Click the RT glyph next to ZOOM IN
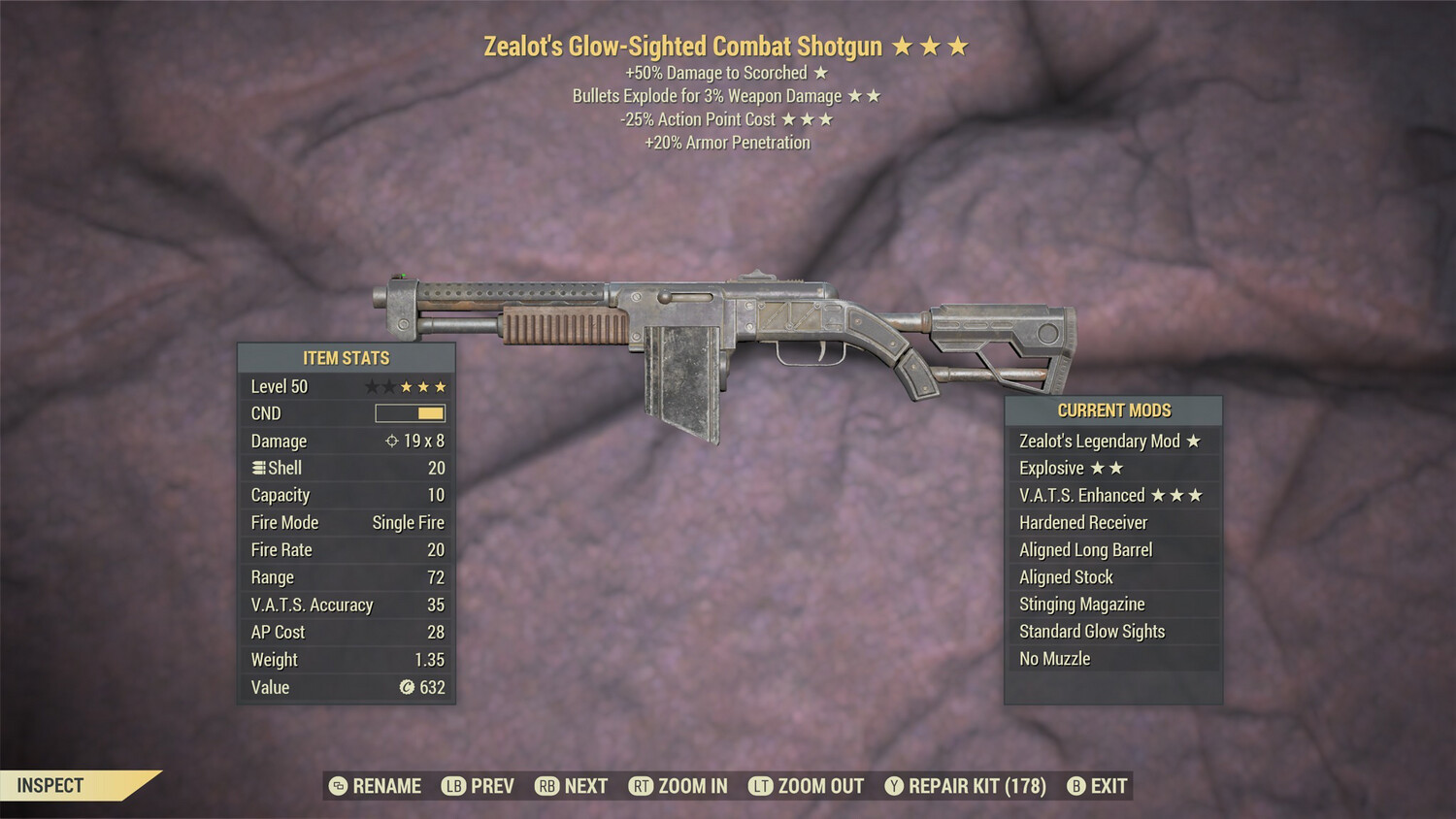This screenshot has height=819, width=1456. click(643, 786)
